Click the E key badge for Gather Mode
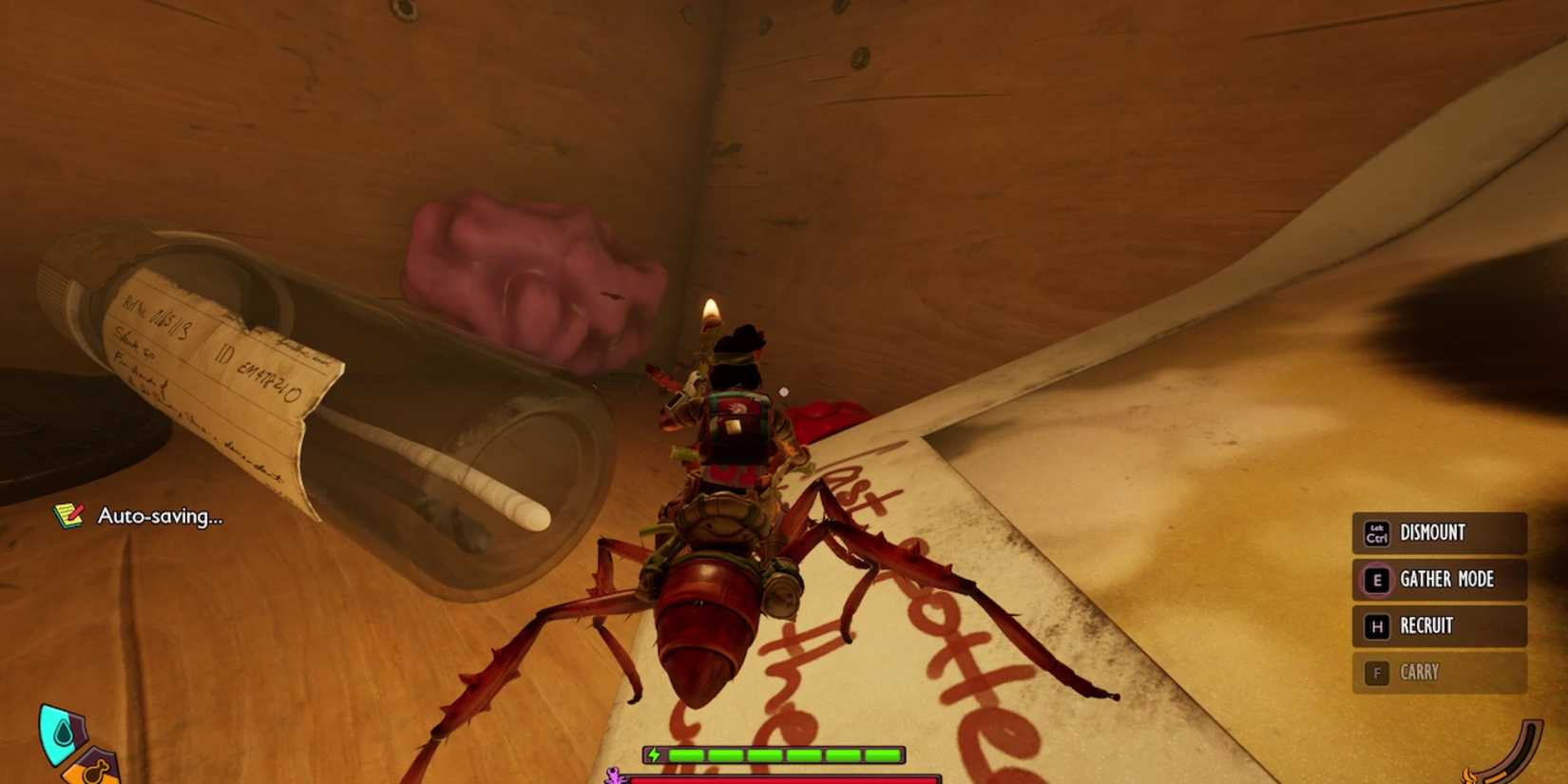The width and height of the screenshot is (1568, 784). click(x=1375, y=580)
